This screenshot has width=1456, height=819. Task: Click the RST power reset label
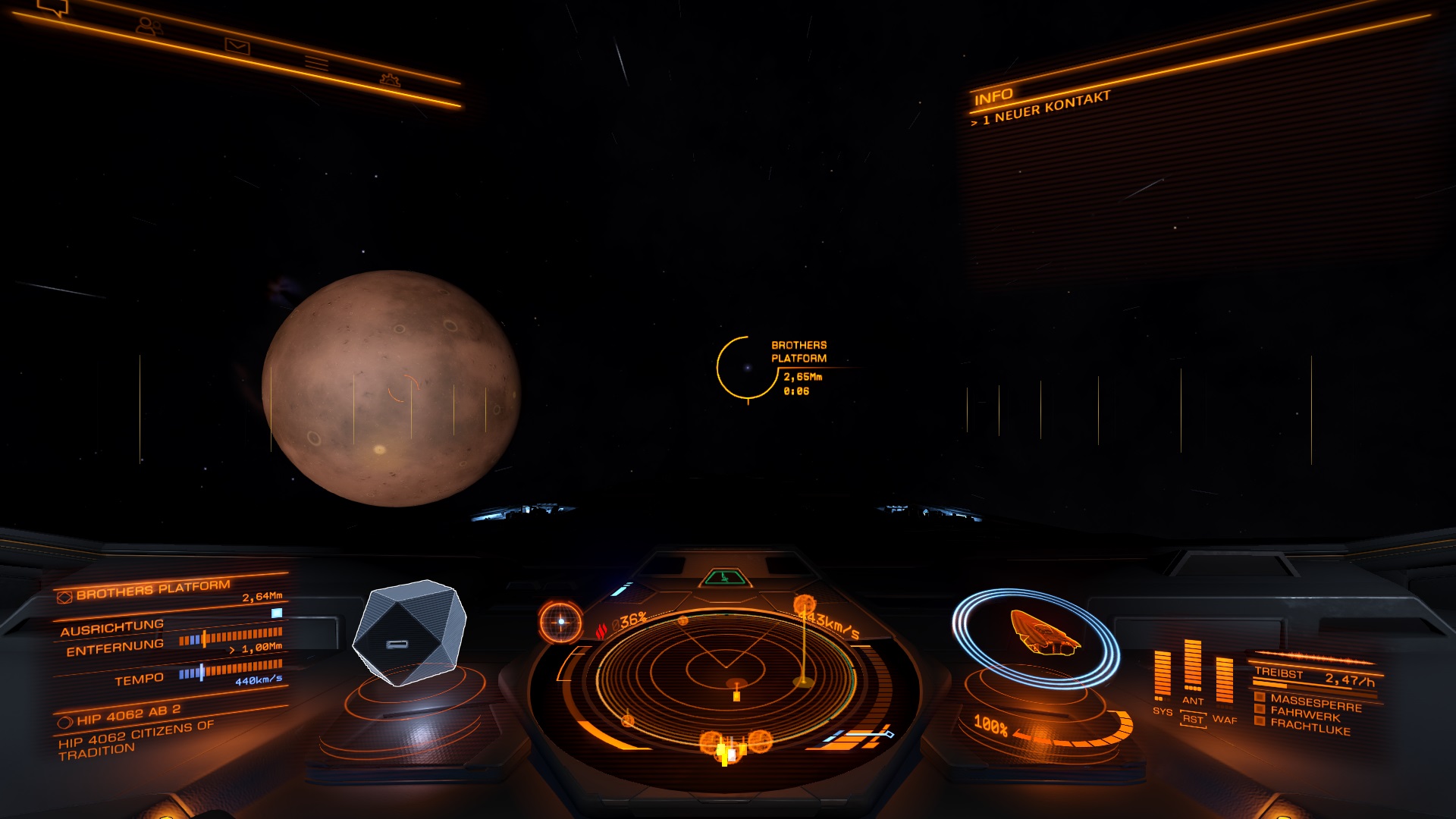[1193, 719]
